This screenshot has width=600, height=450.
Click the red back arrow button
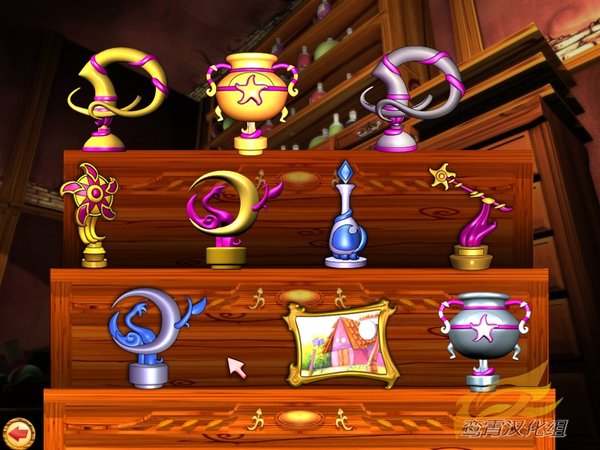tap(17, 432)
